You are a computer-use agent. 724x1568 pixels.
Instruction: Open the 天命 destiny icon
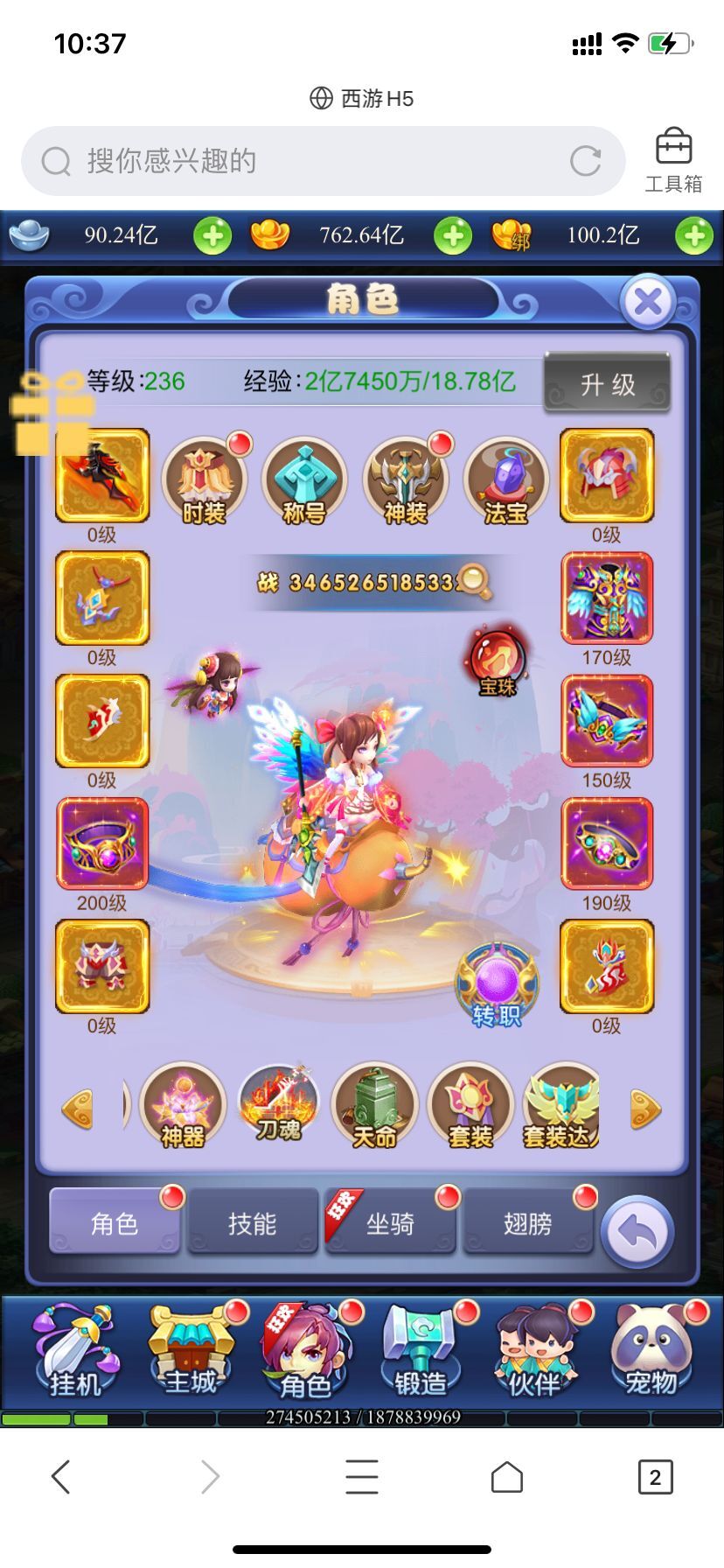click(374, 1106)
